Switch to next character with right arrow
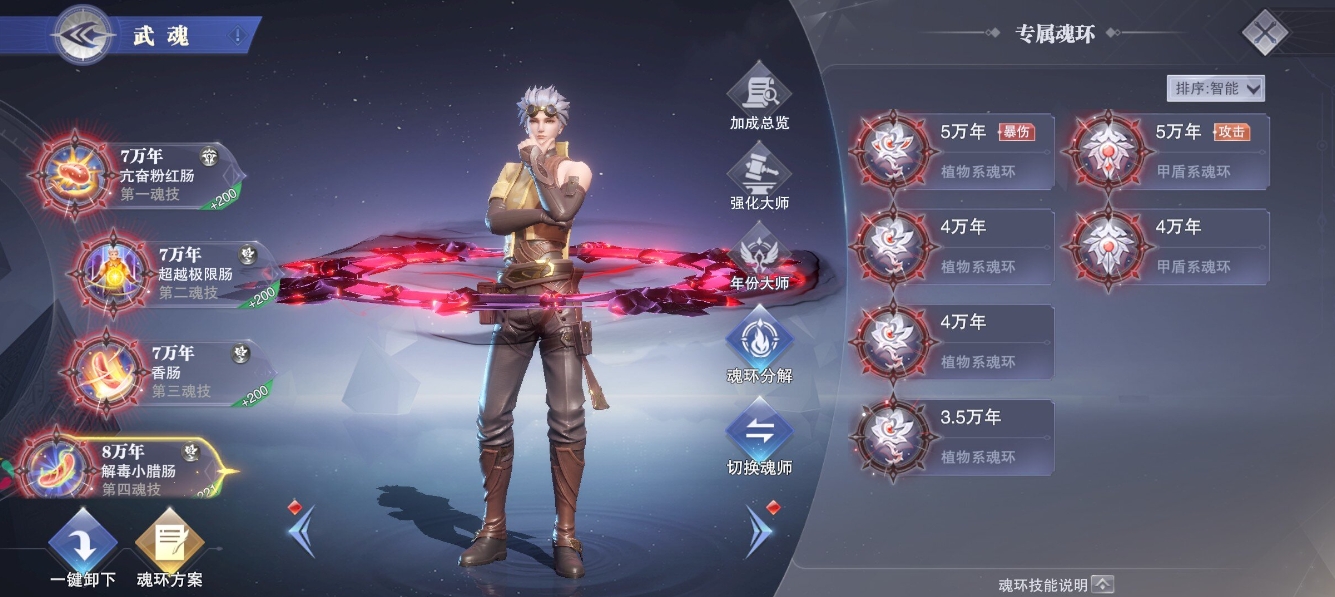 [759, 530]
